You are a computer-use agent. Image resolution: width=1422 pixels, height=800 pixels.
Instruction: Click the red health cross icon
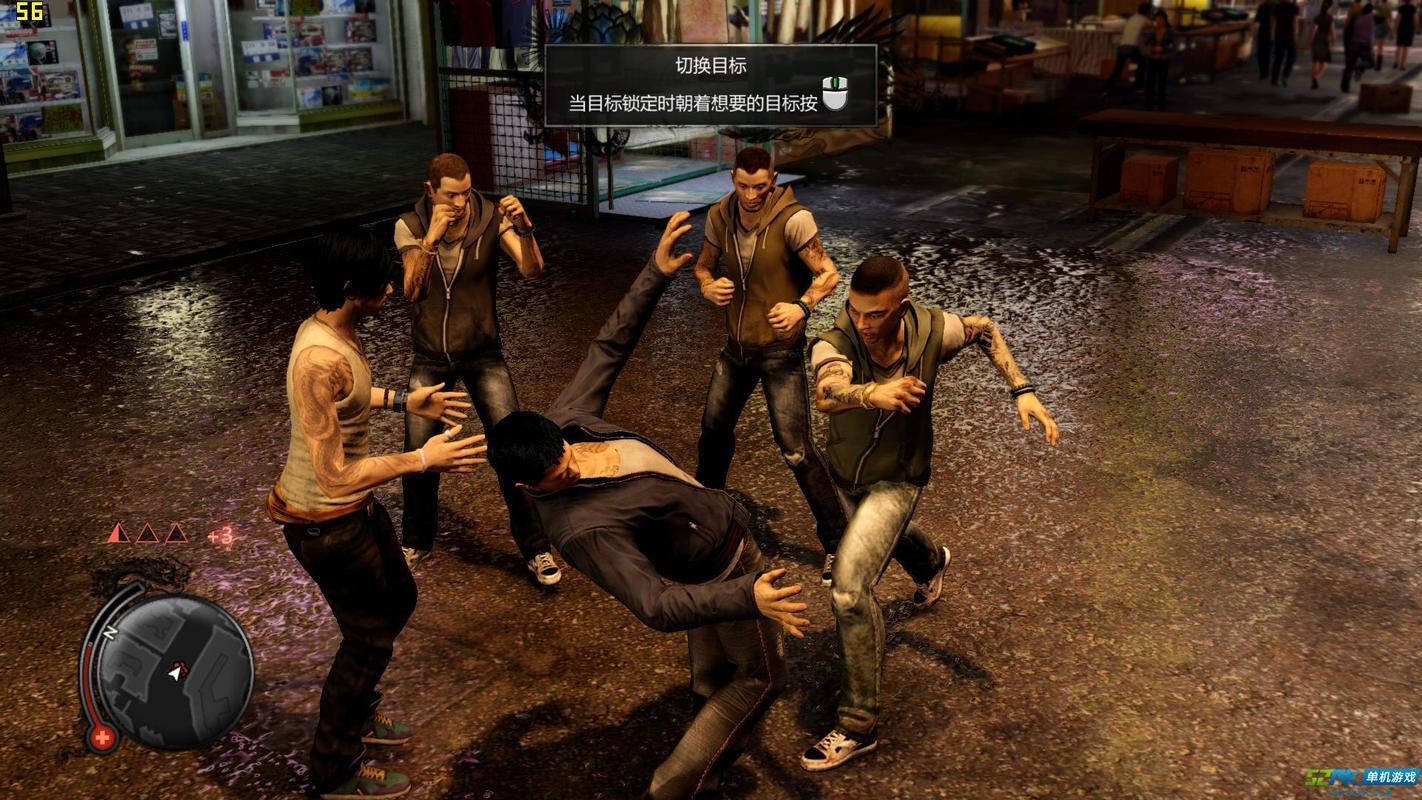(101, 739)
